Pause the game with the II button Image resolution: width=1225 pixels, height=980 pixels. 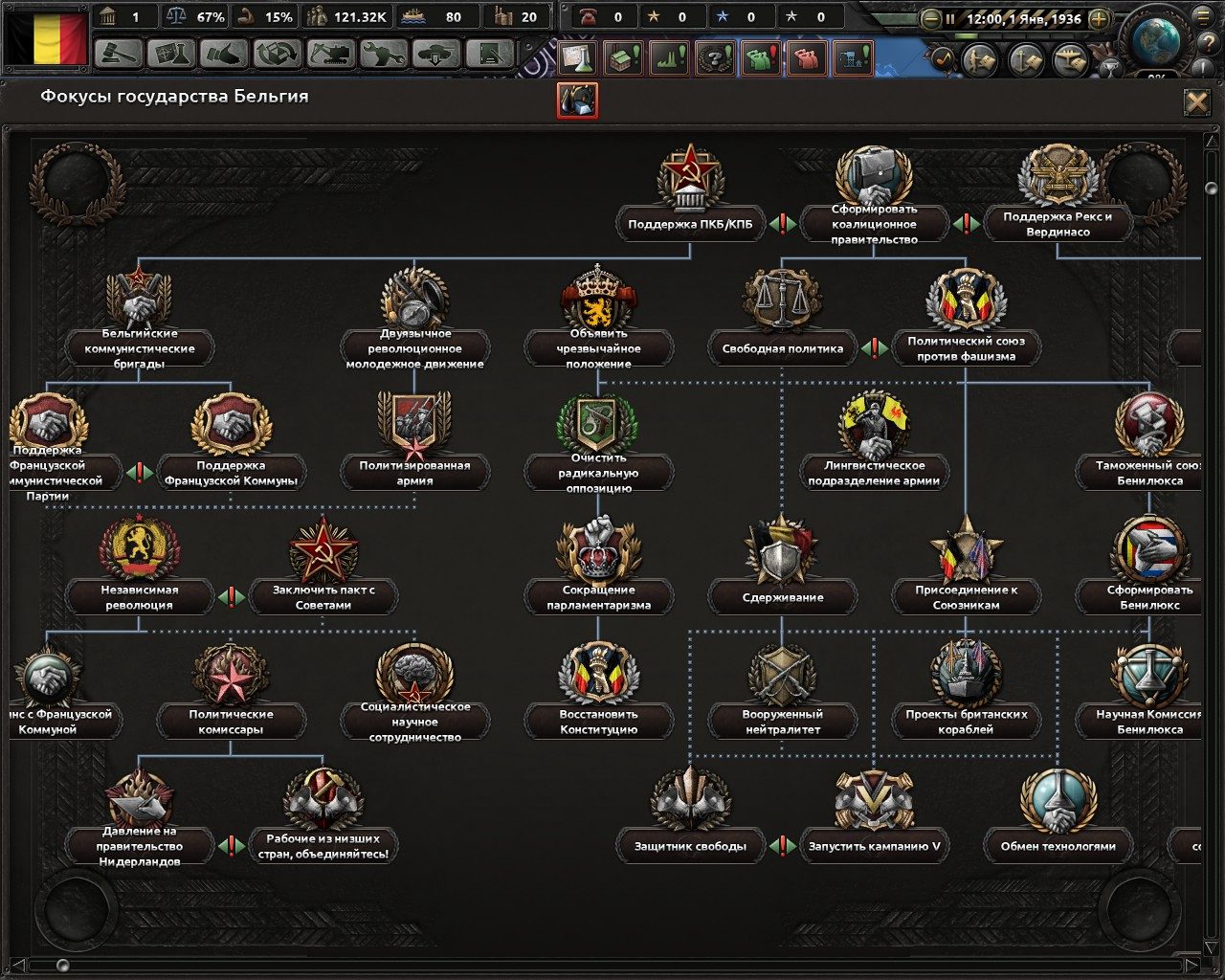[949, 17]
